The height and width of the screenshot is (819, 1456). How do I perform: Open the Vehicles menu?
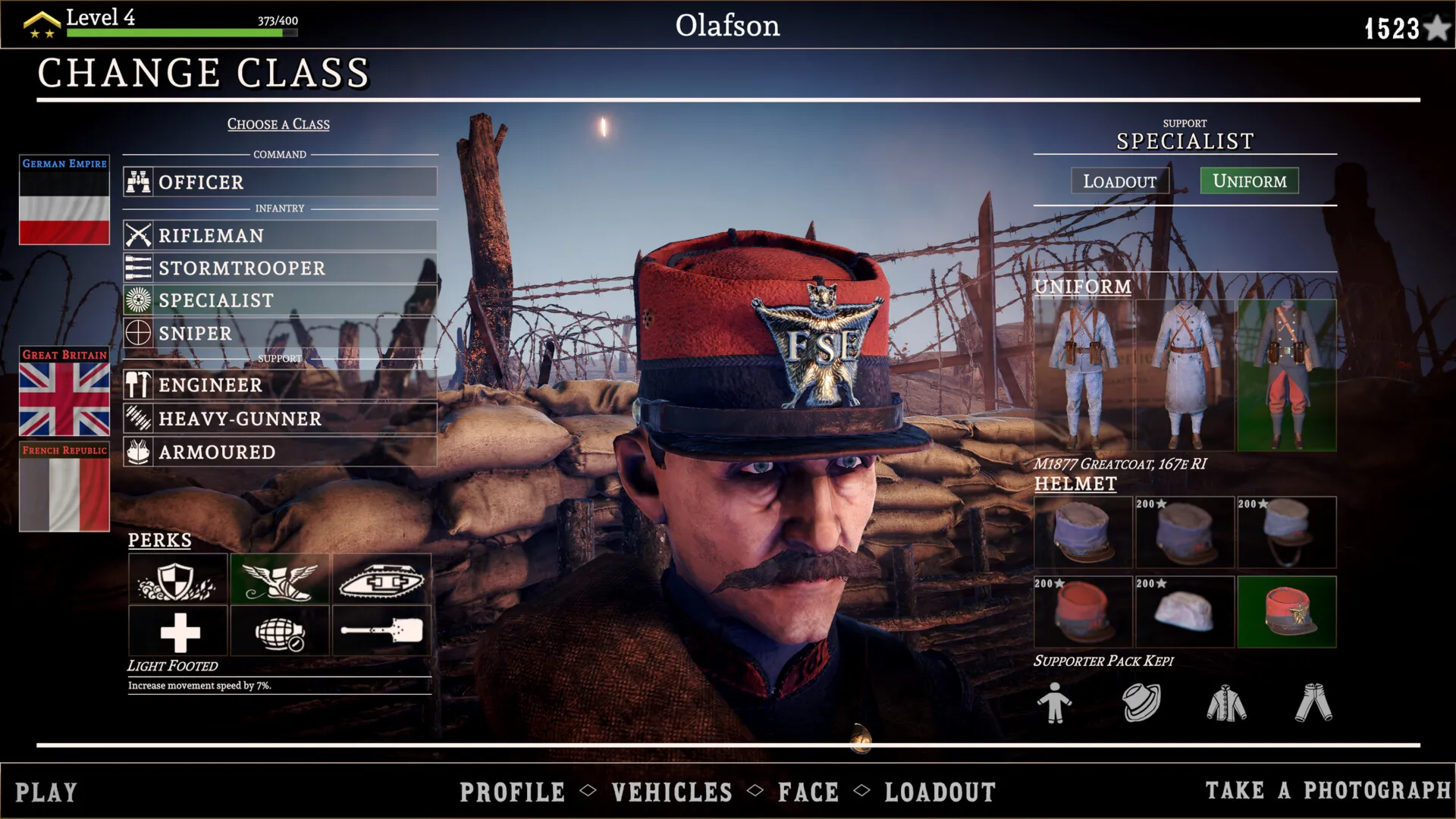(x=672, y=792)
